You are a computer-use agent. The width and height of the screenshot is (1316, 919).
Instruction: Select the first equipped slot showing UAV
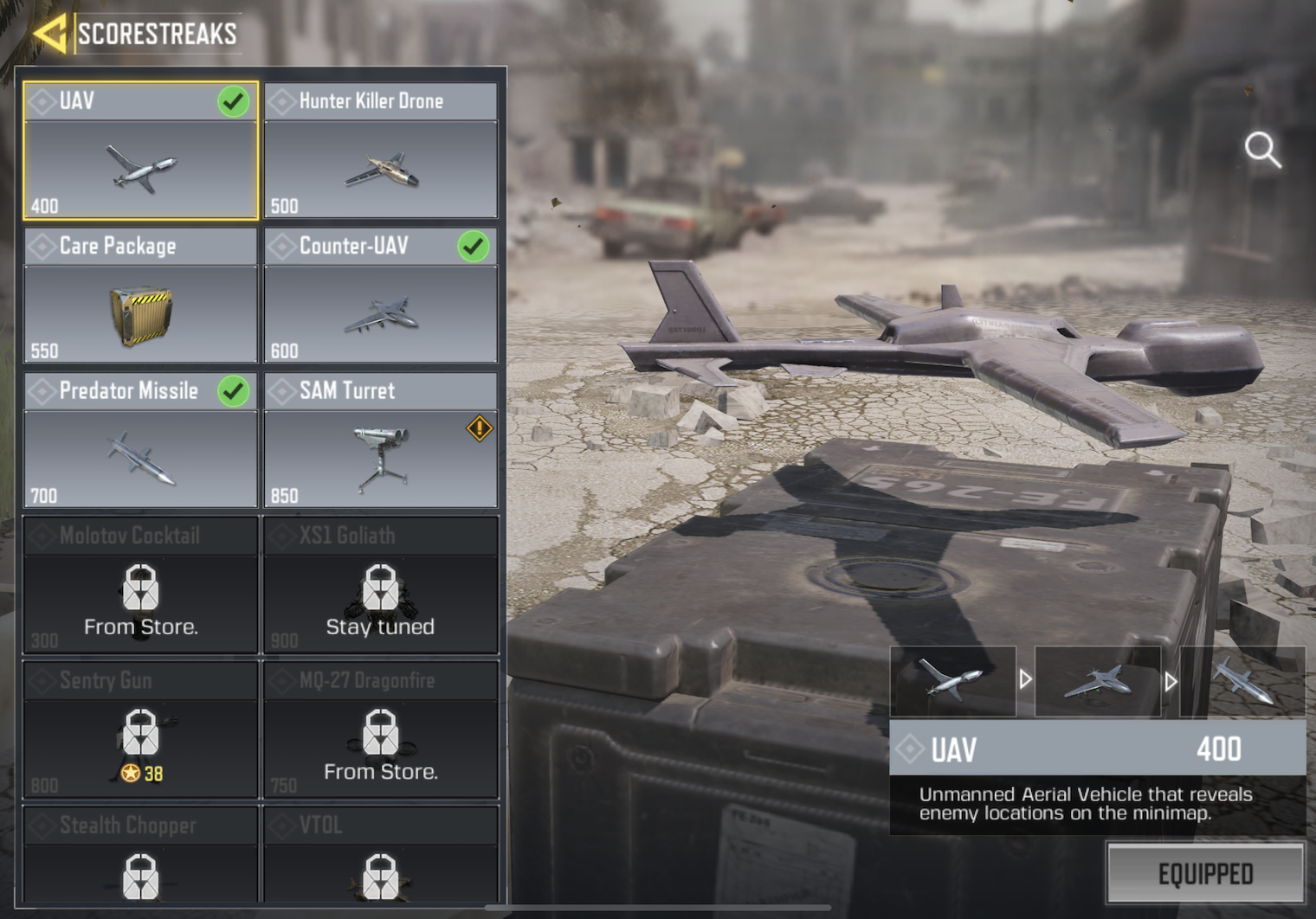tap(952, 681)
